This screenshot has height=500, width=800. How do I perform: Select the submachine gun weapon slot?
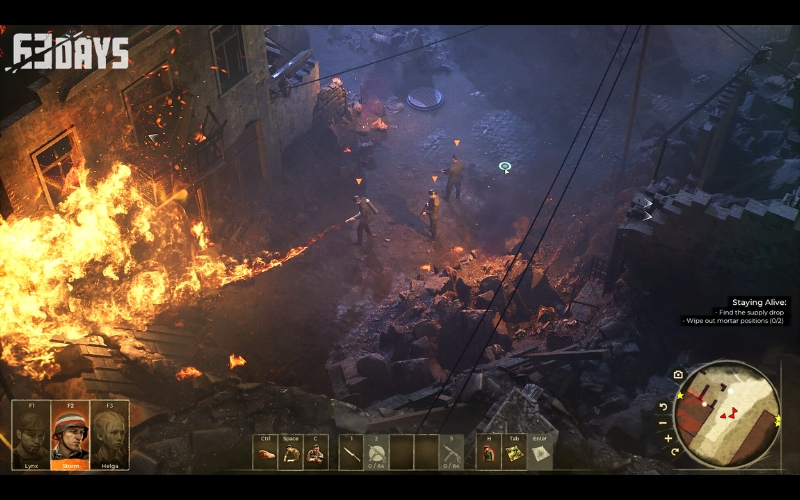point(451,453)
